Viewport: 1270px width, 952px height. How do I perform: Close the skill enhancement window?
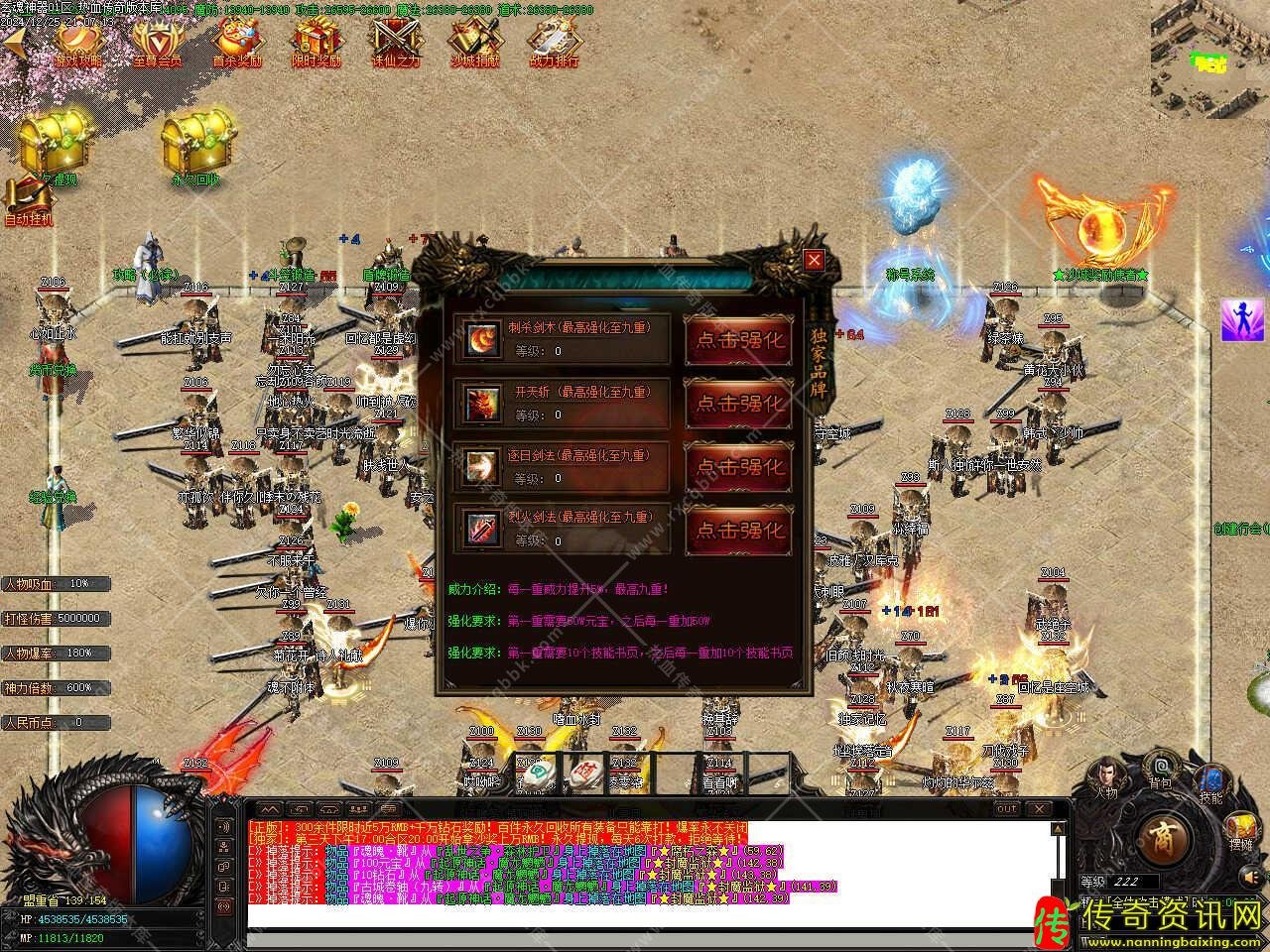[x=814, y=261]
